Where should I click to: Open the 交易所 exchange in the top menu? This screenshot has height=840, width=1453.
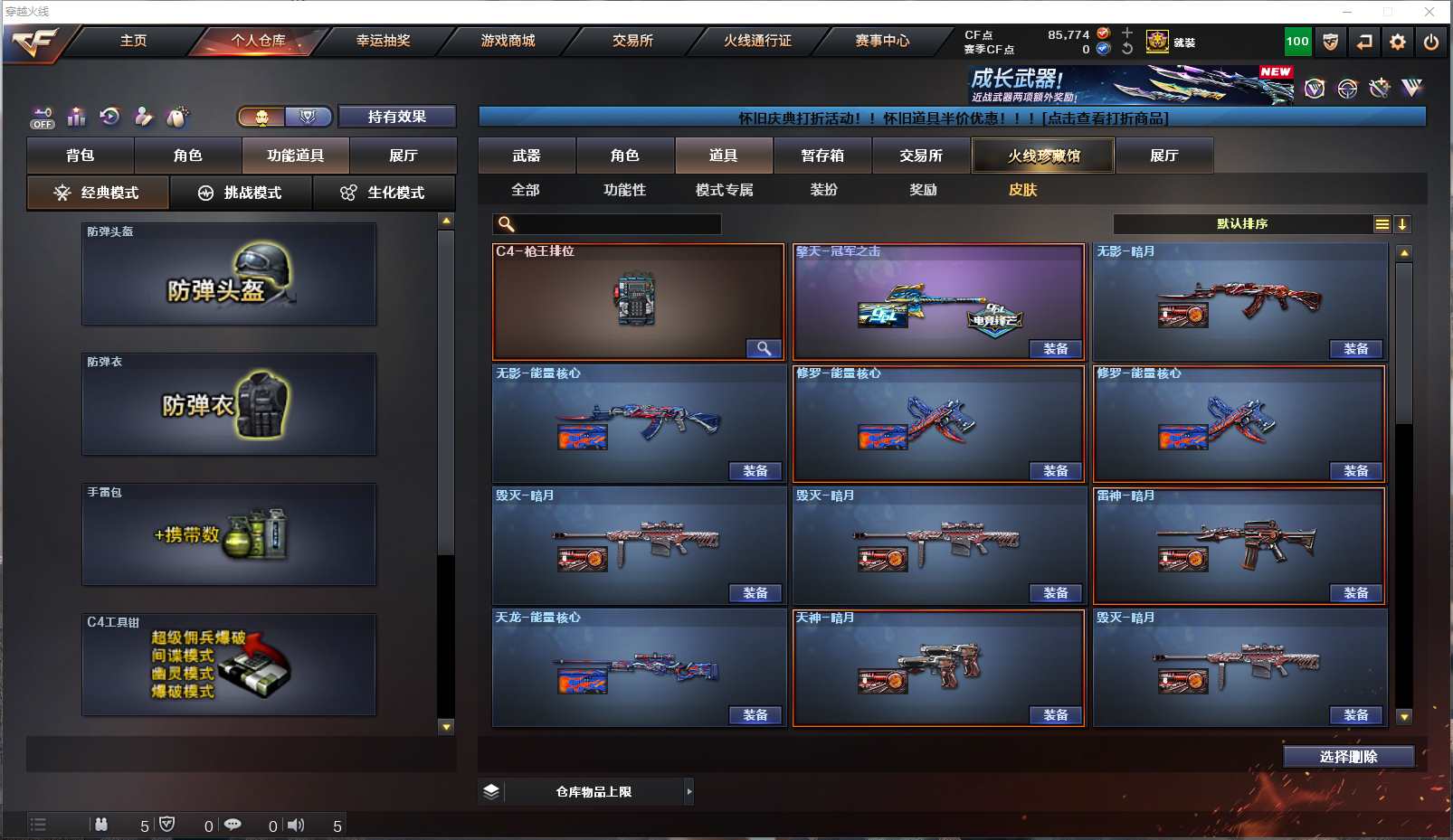click(x=632, y=41)
